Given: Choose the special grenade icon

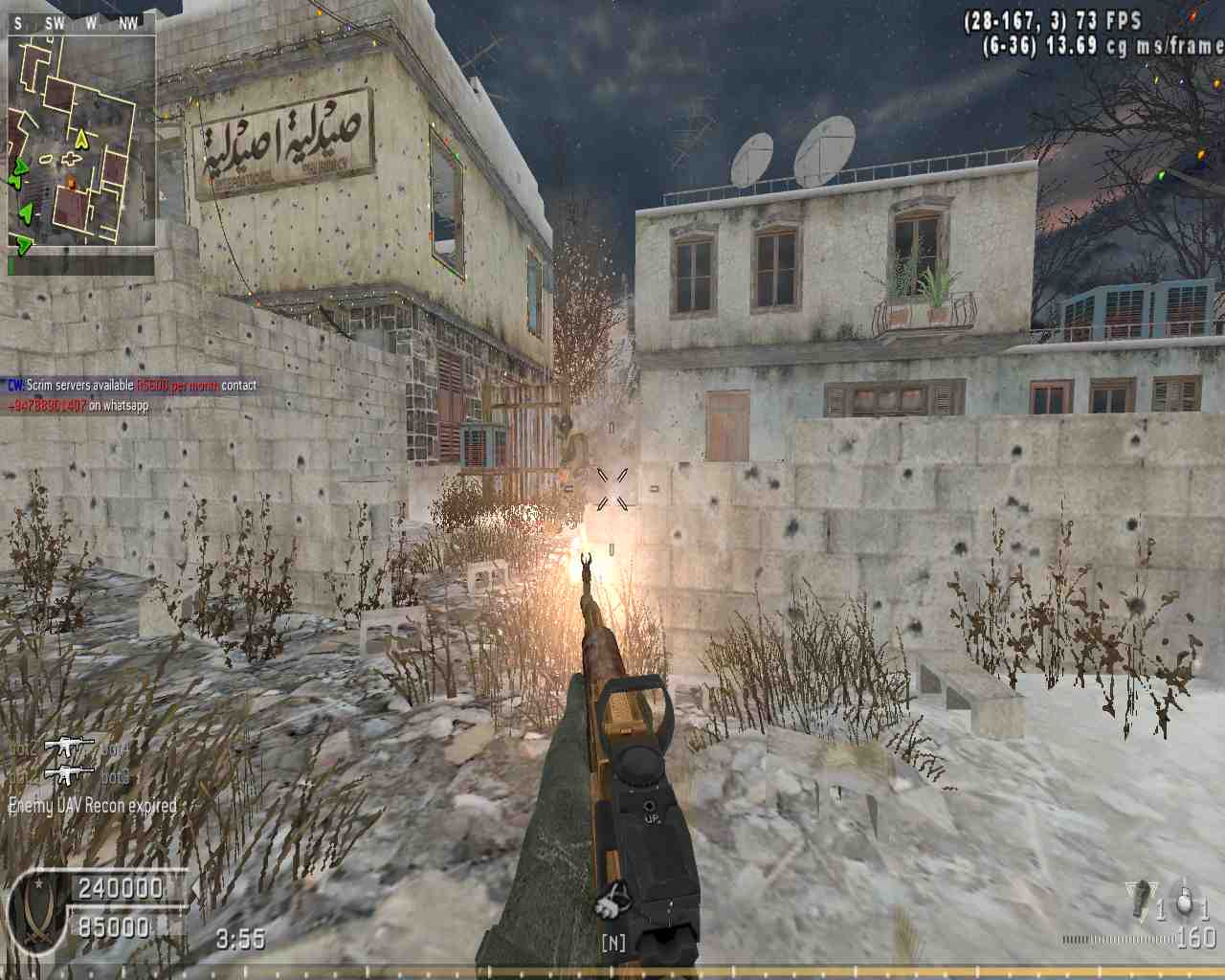Looking at the screenshot, I should point(1141,900).
